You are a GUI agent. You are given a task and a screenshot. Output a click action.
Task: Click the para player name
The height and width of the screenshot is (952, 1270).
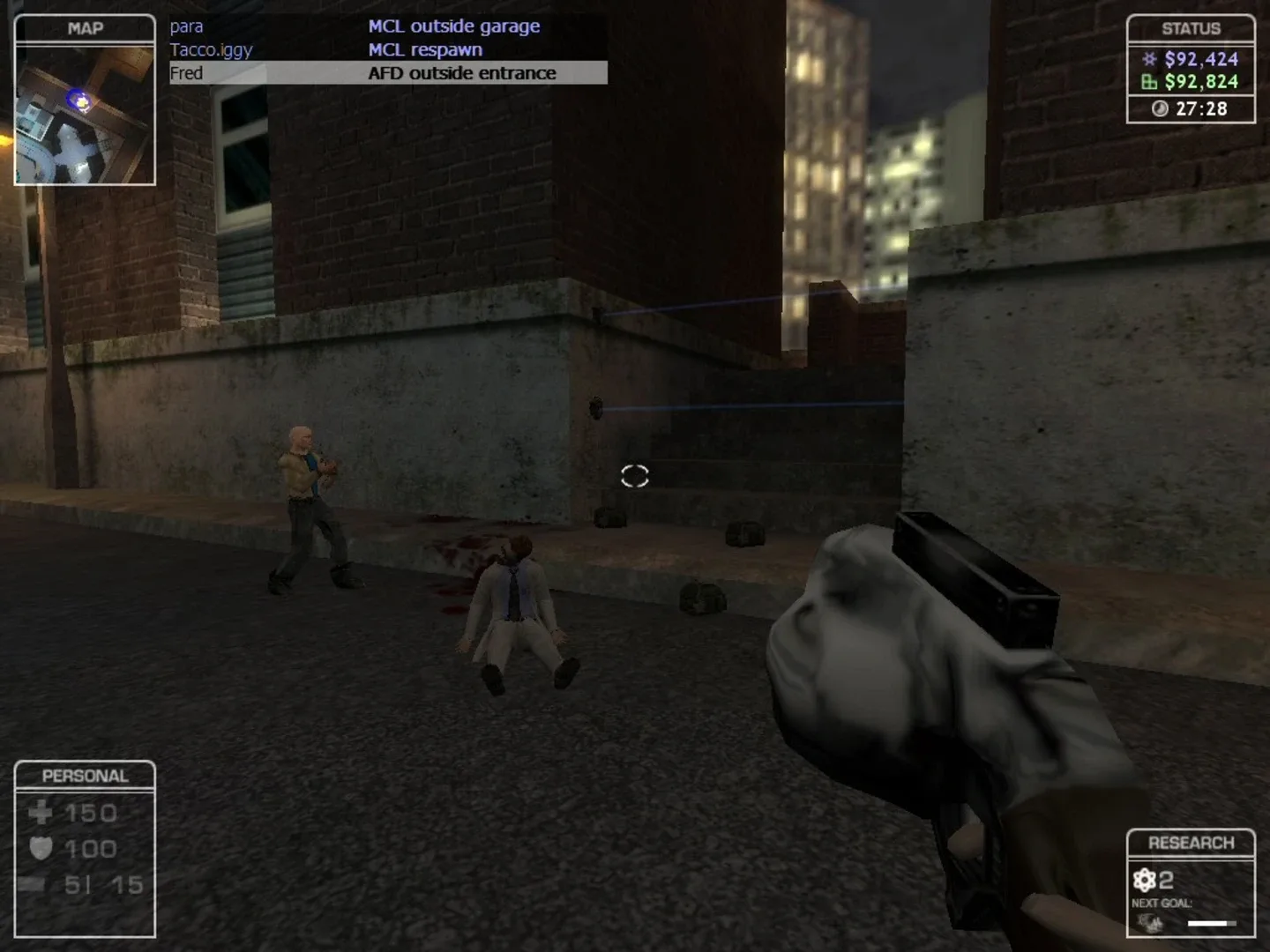[x=187, y=26]
